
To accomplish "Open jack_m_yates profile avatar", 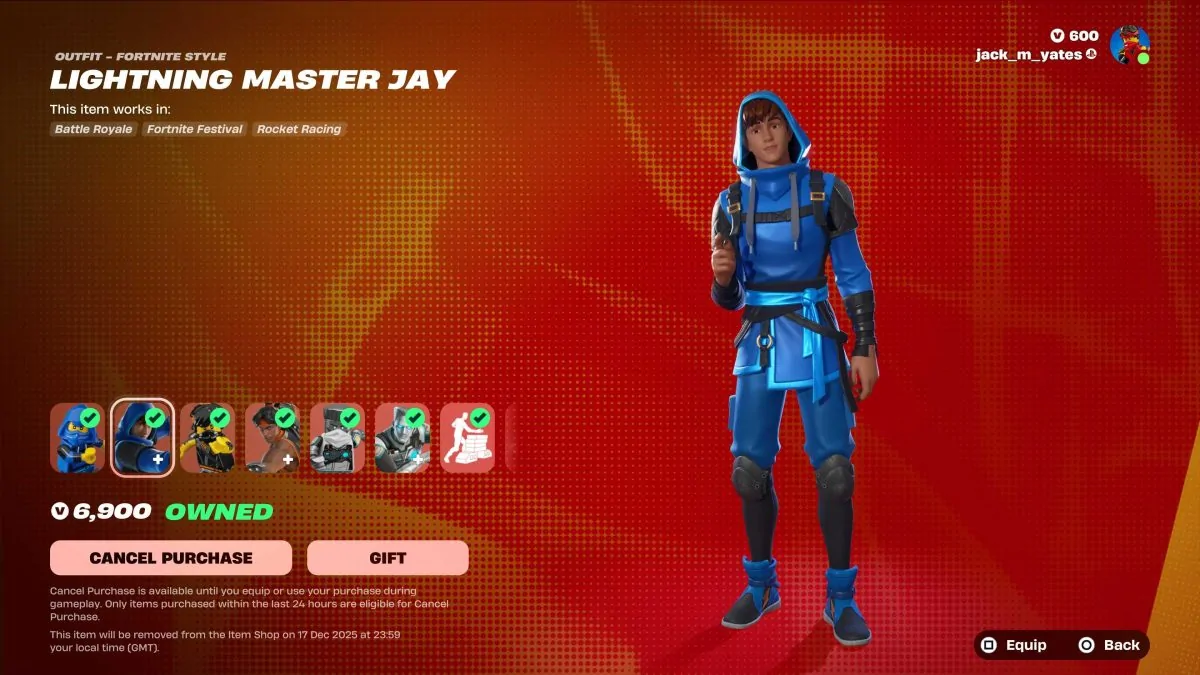I will pyautogui.click(x=1129, y=45).
